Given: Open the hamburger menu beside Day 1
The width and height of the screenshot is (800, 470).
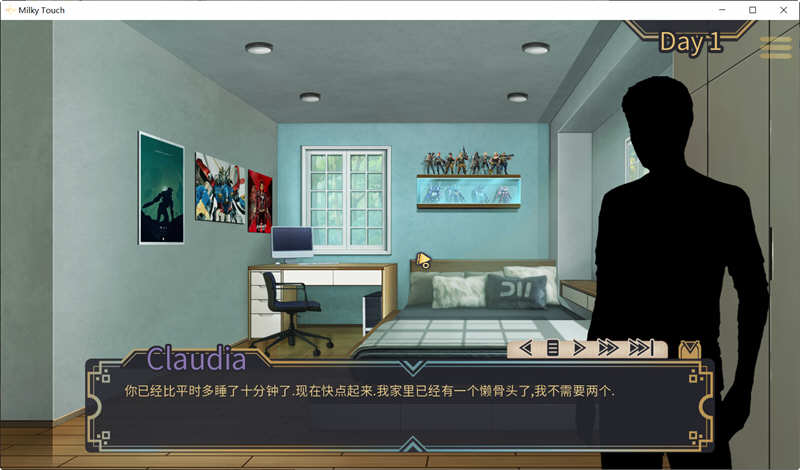Looking at the screenshot, I should click(x=776, y=47).
